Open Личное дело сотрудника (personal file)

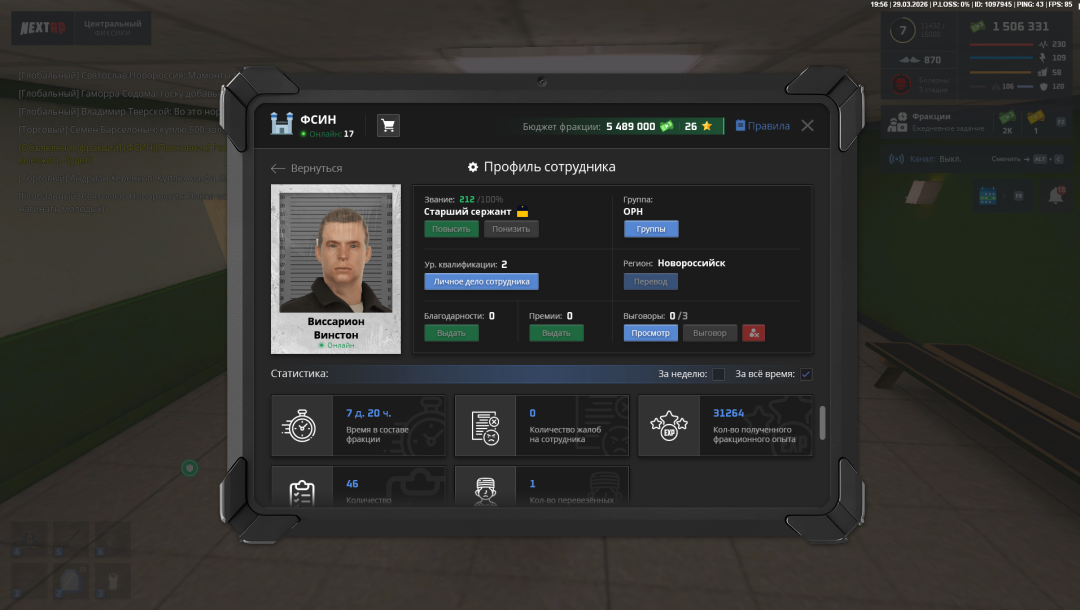tap(481, 282)
